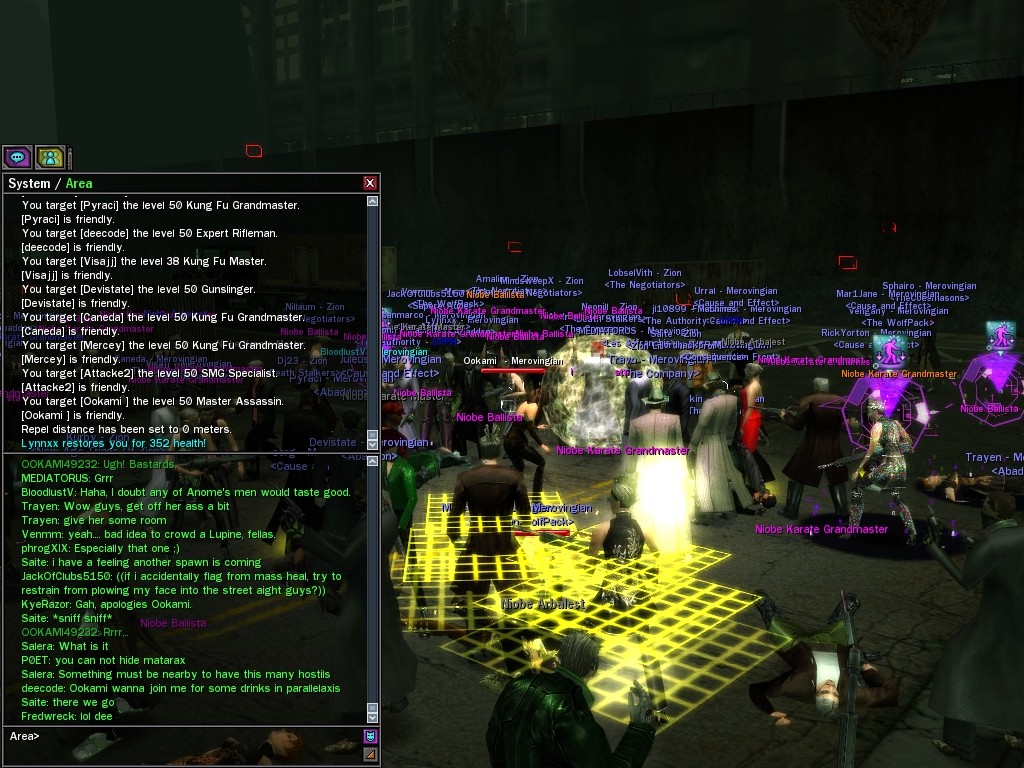Open the chat speech-bubble icon

point(17,157)
